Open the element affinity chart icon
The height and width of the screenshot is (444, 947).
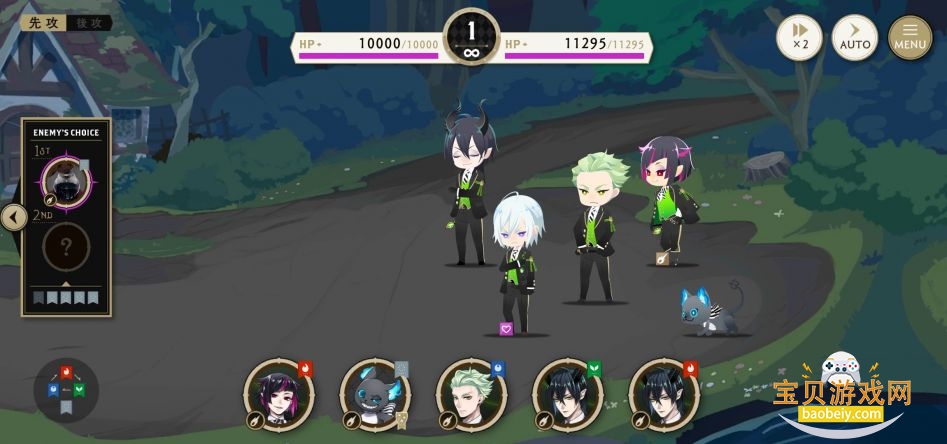(x=66, y=387)
